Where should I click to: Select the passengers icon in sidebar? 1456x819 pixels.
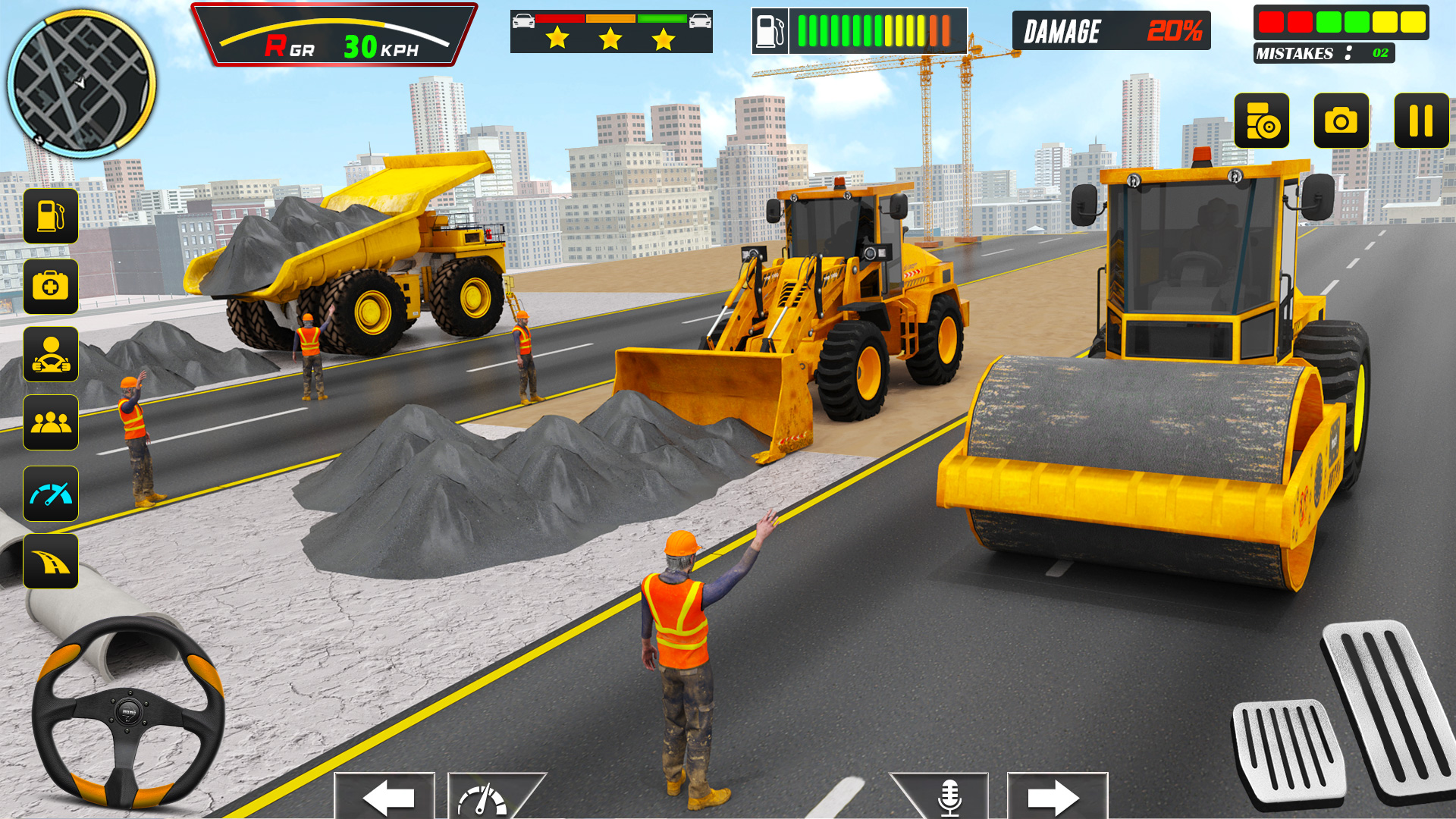50,423
